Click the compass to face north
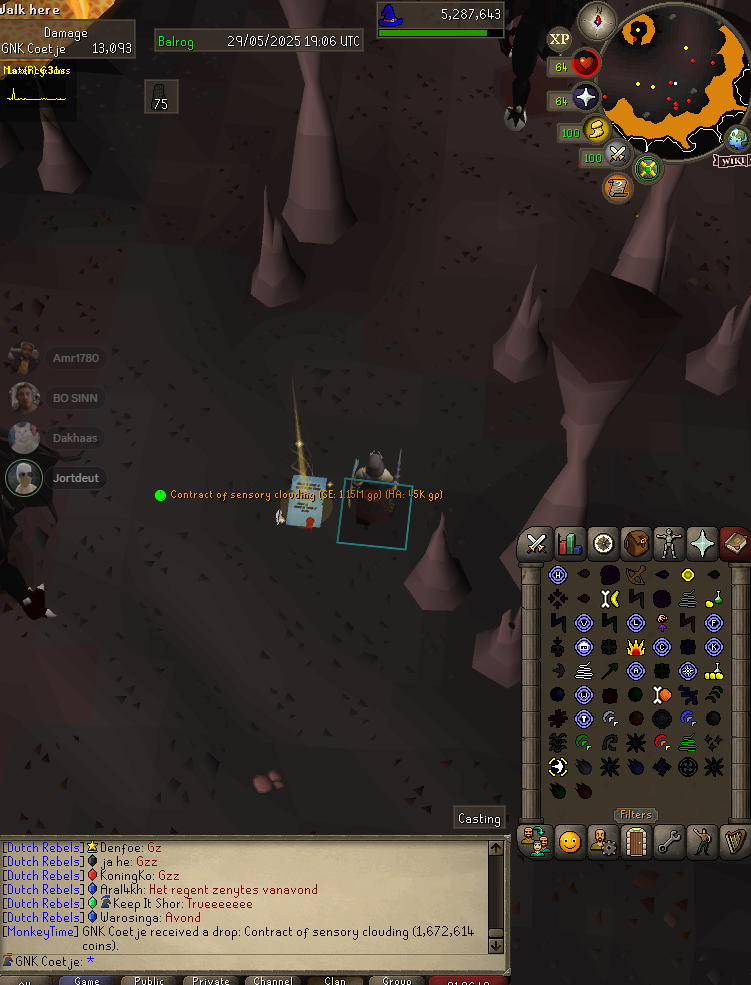Image resolution: width=751 pixels, height=985 pixels. click(597, 20)
